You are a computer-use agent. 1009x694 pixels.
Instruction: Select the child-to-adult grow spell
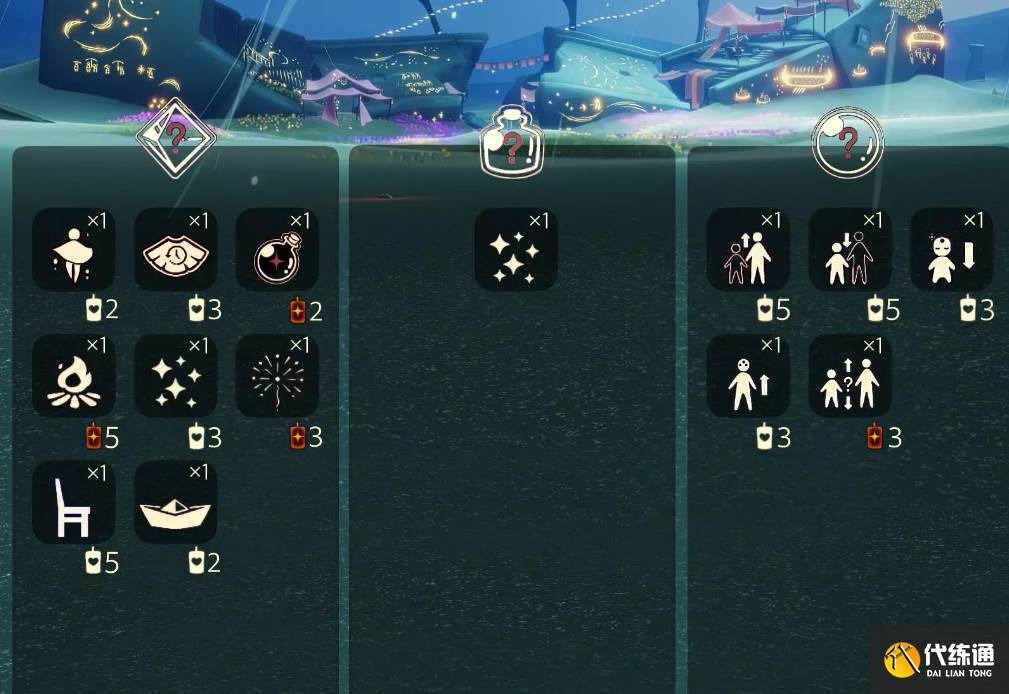748,250
